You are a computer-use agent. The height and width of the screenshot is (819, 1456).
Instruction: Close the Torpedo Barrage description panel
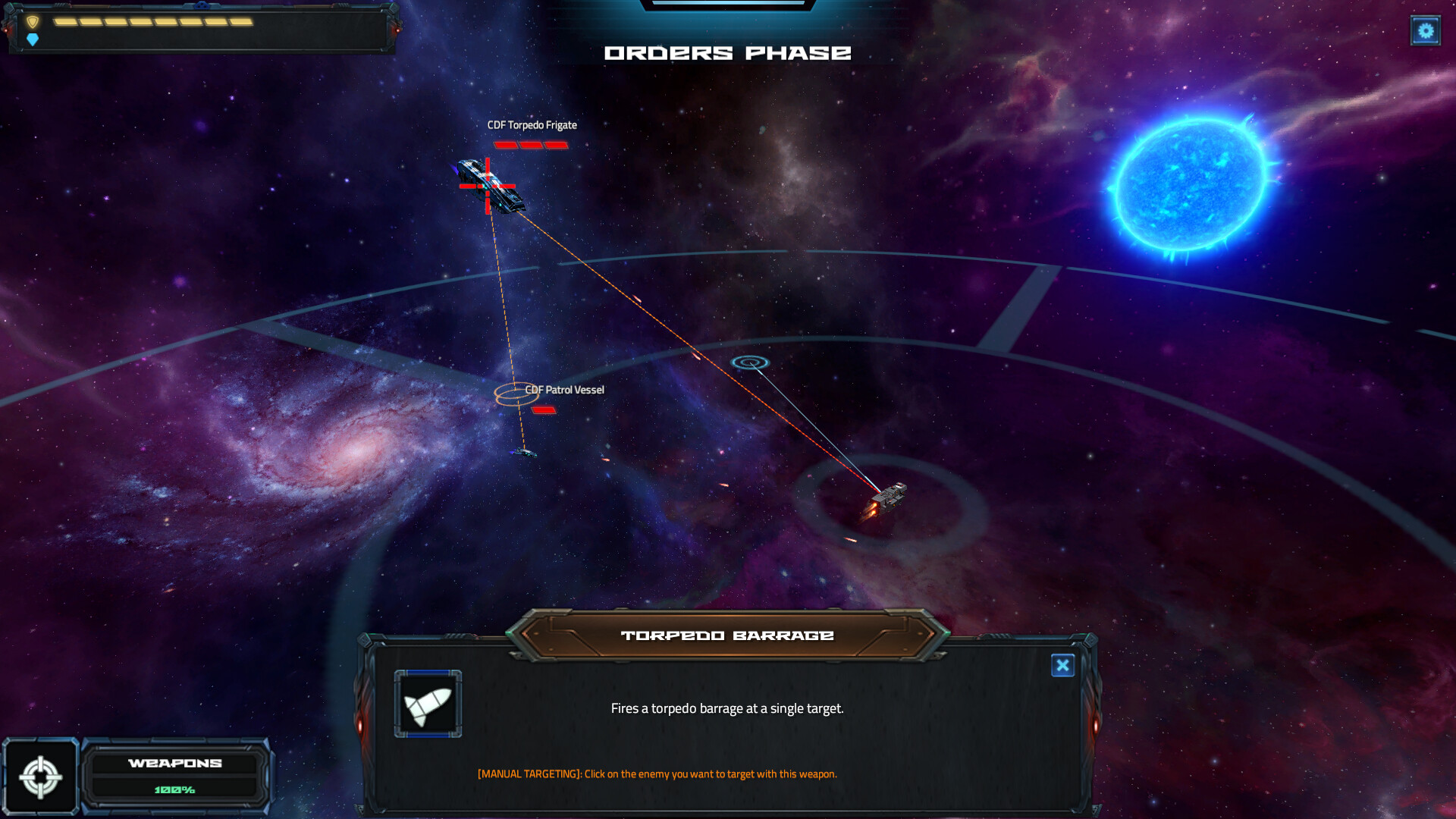pos(1063,666)
